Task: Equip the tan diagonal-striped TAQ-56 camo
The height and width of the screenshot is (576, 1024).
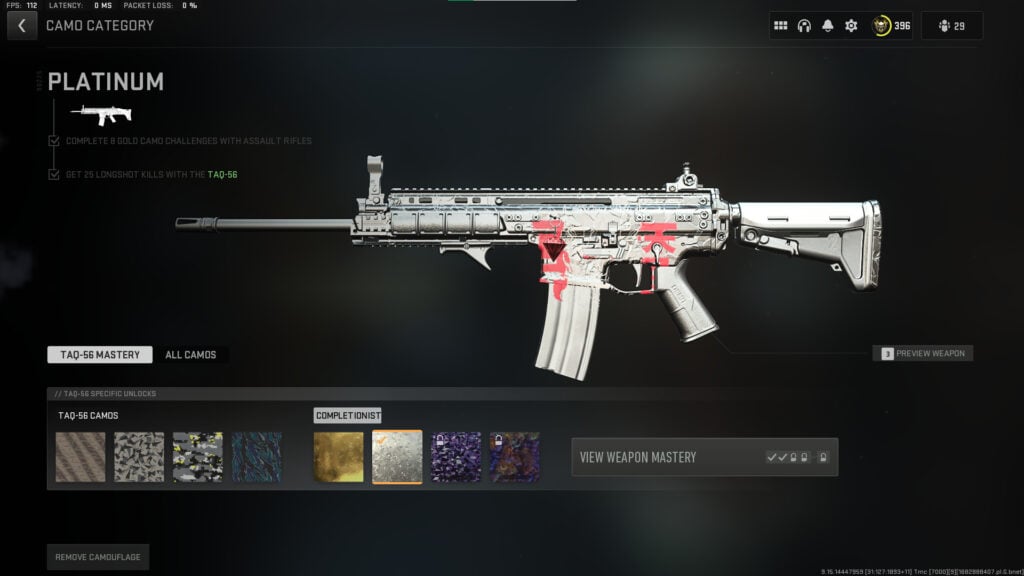Action: point(80,457)
